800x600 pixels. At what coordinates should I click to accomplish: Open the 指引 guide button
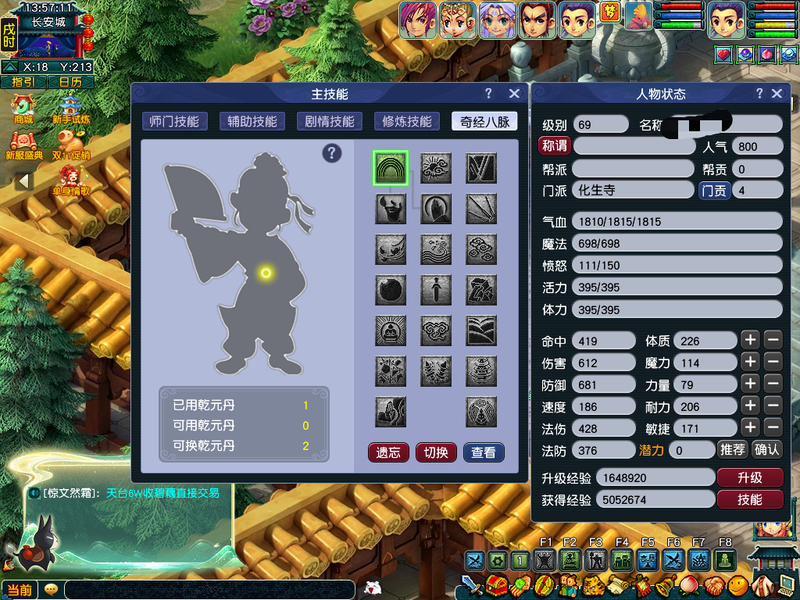21,82
